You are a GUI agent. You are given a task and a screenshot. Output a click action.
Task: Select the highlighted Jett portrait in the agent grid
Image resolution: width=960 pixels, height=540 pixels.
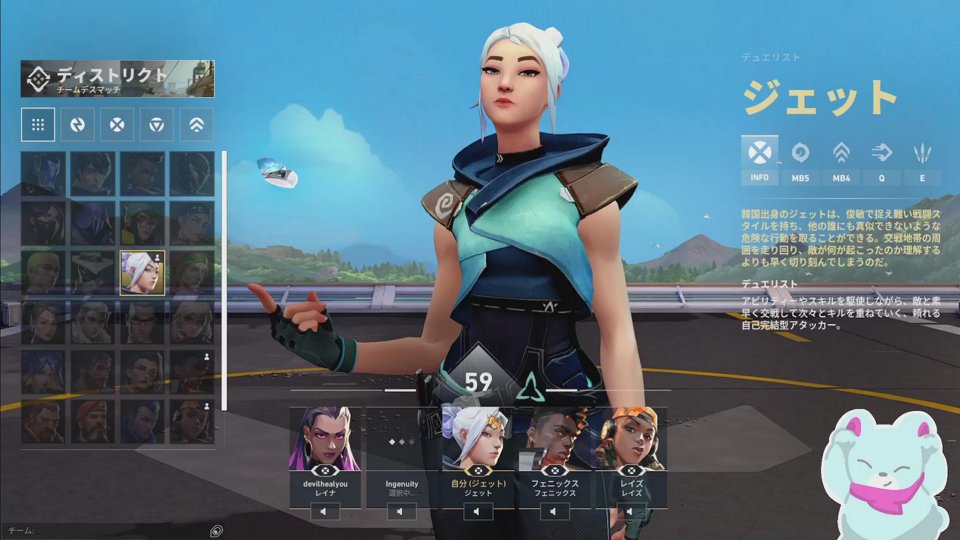[143, 273]
